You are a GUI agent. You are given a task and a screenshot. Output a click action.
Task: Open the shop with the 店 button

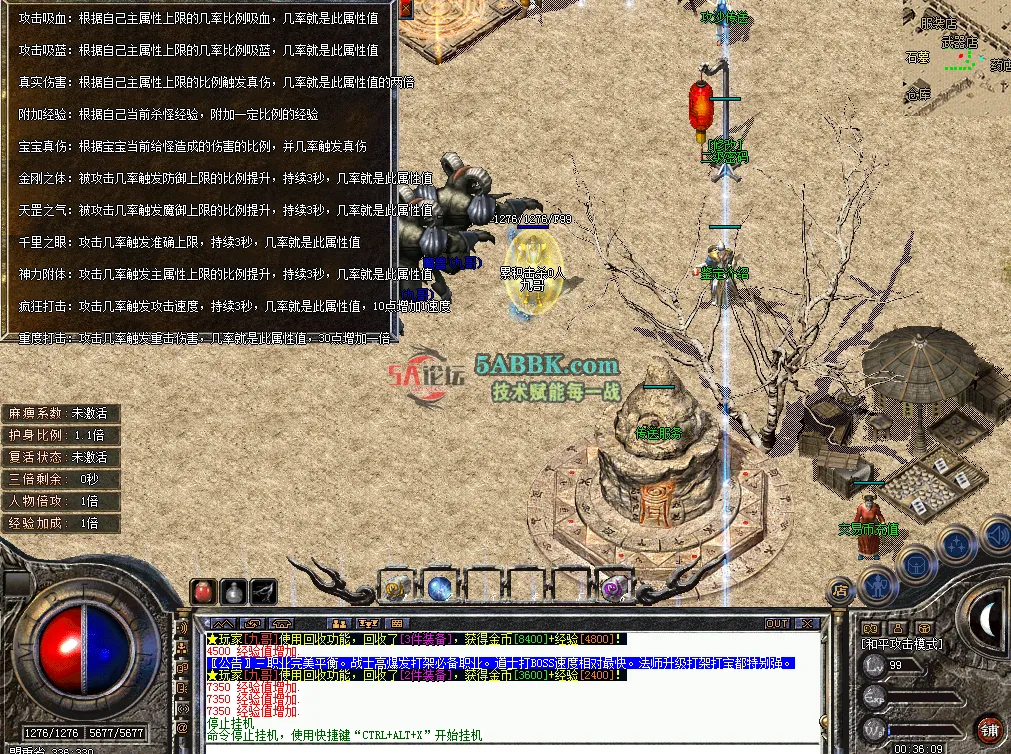[839, 590]
